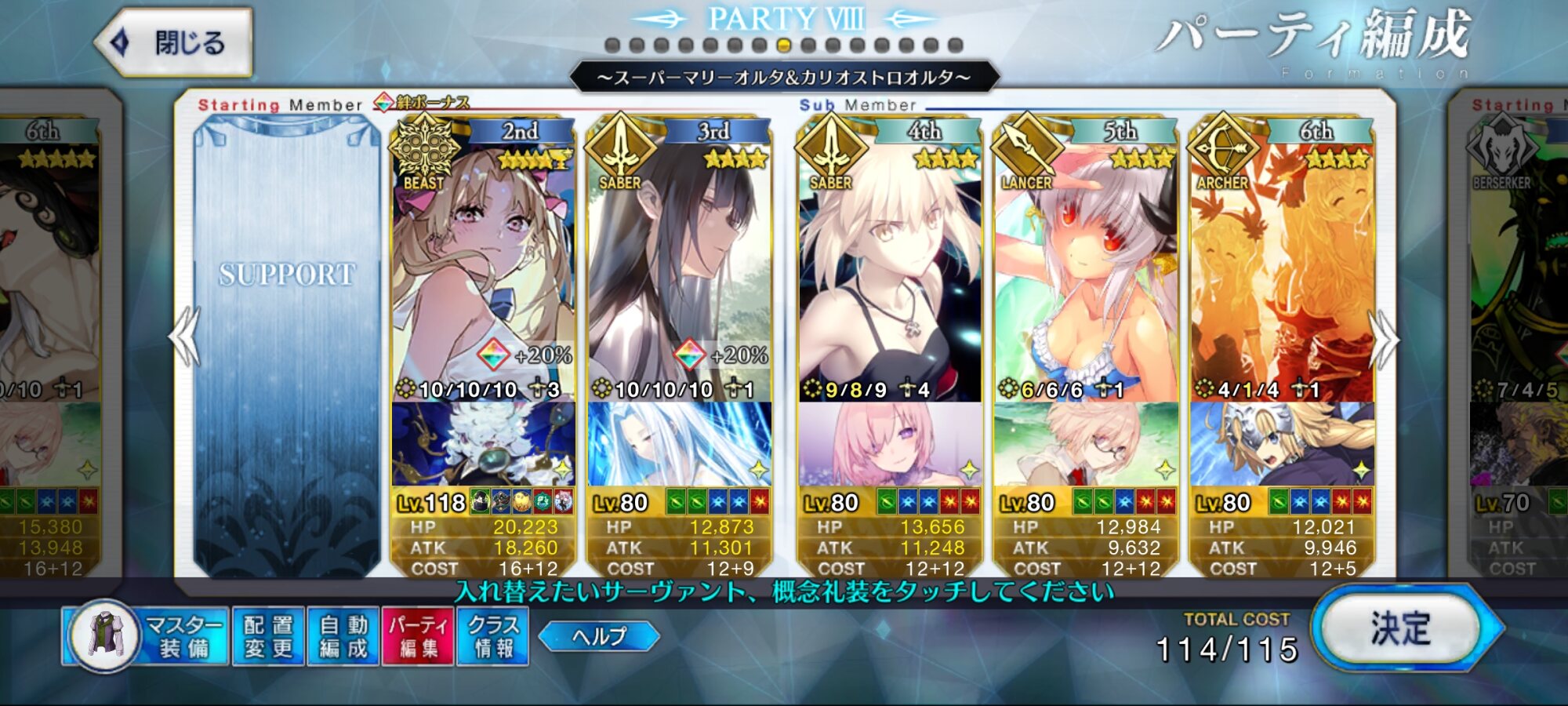Image resolution: width=1568 pixels, height=706 pixels.
Task: Change the Lancer's craft essence card
Action: point(1086,444)
